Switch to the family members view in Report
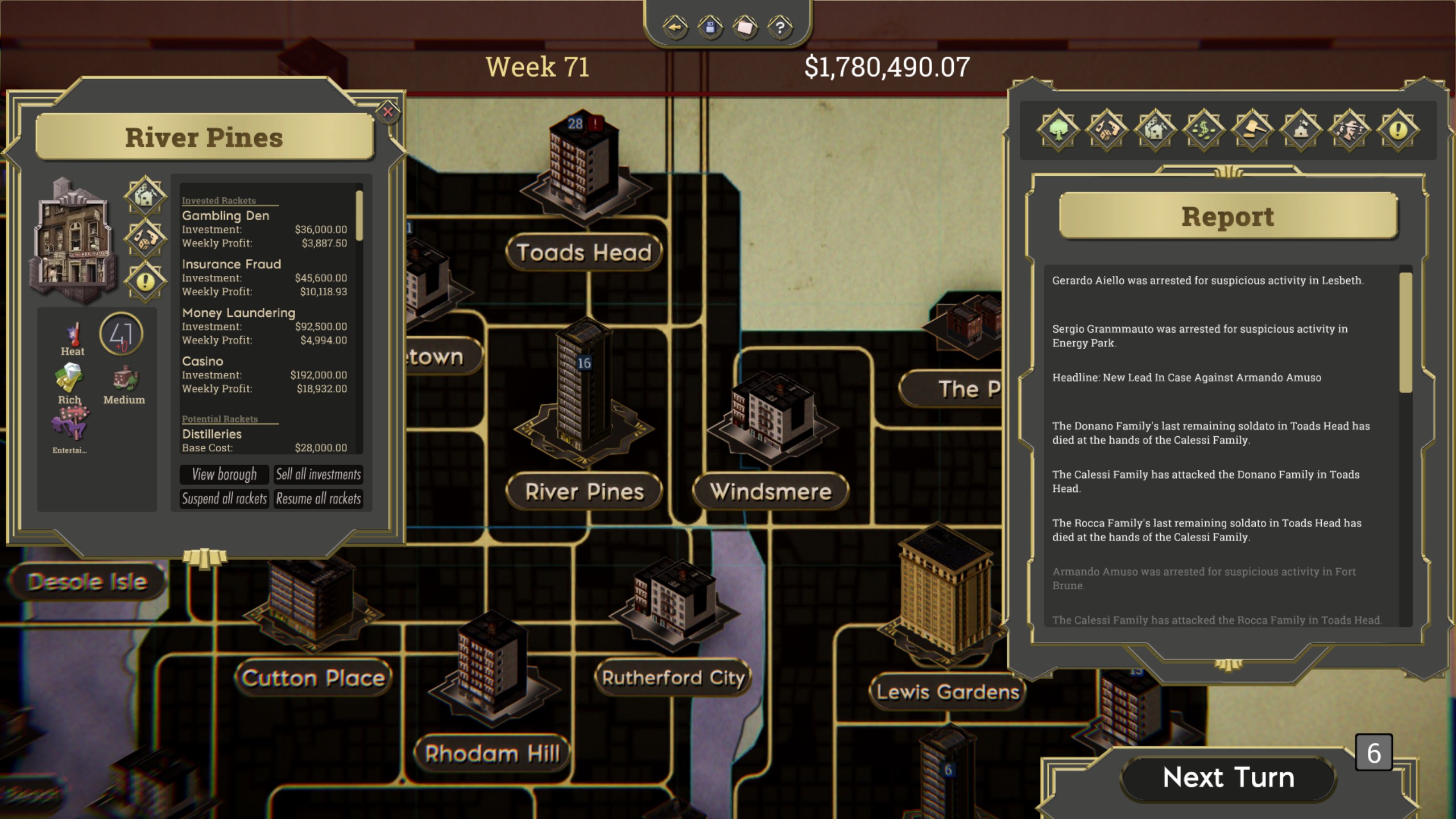This screenshot has width=1456, height=819. [x=1350, y=130]
